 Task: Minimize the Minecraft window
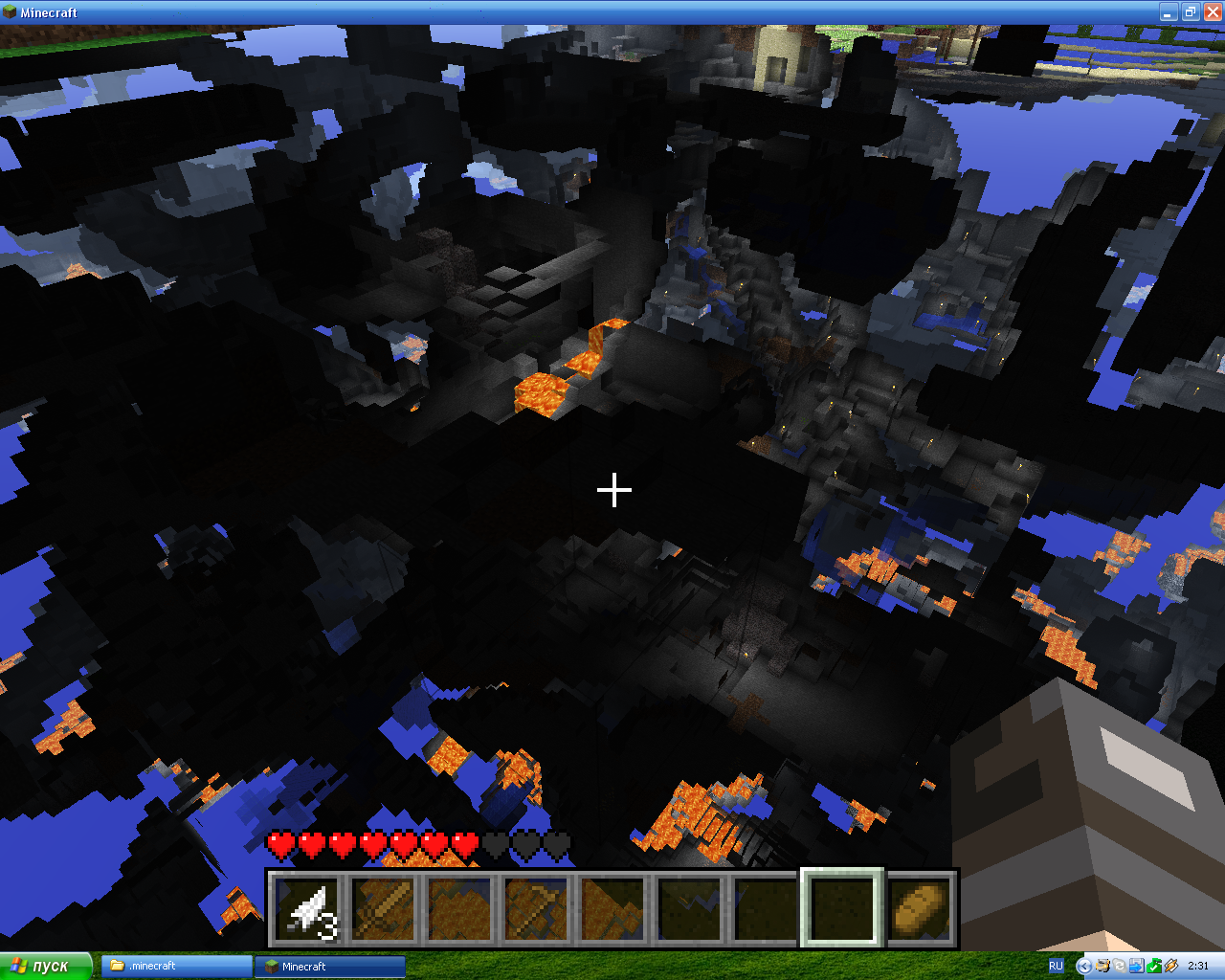(1169, 12)
